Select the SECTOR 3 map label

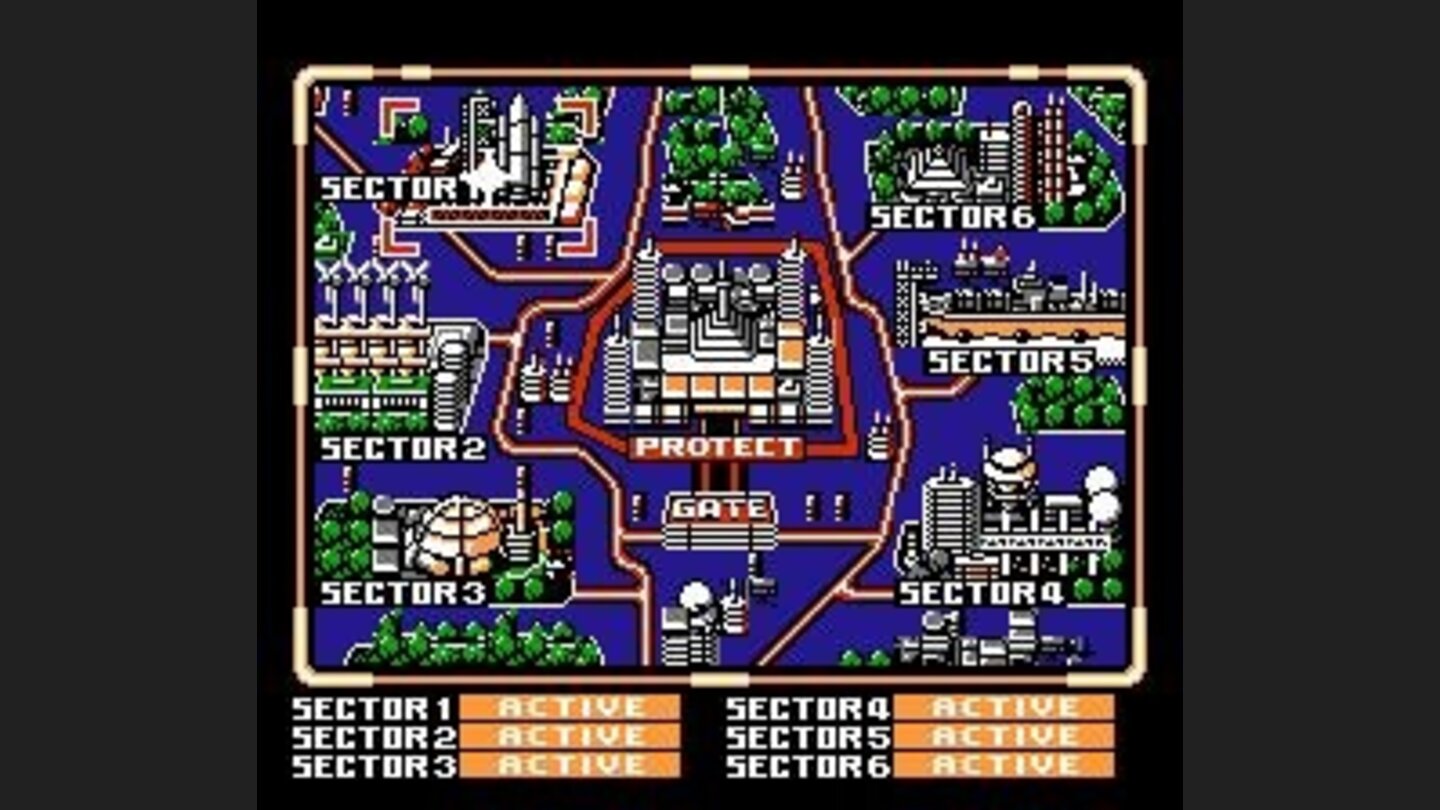[405, 591]
